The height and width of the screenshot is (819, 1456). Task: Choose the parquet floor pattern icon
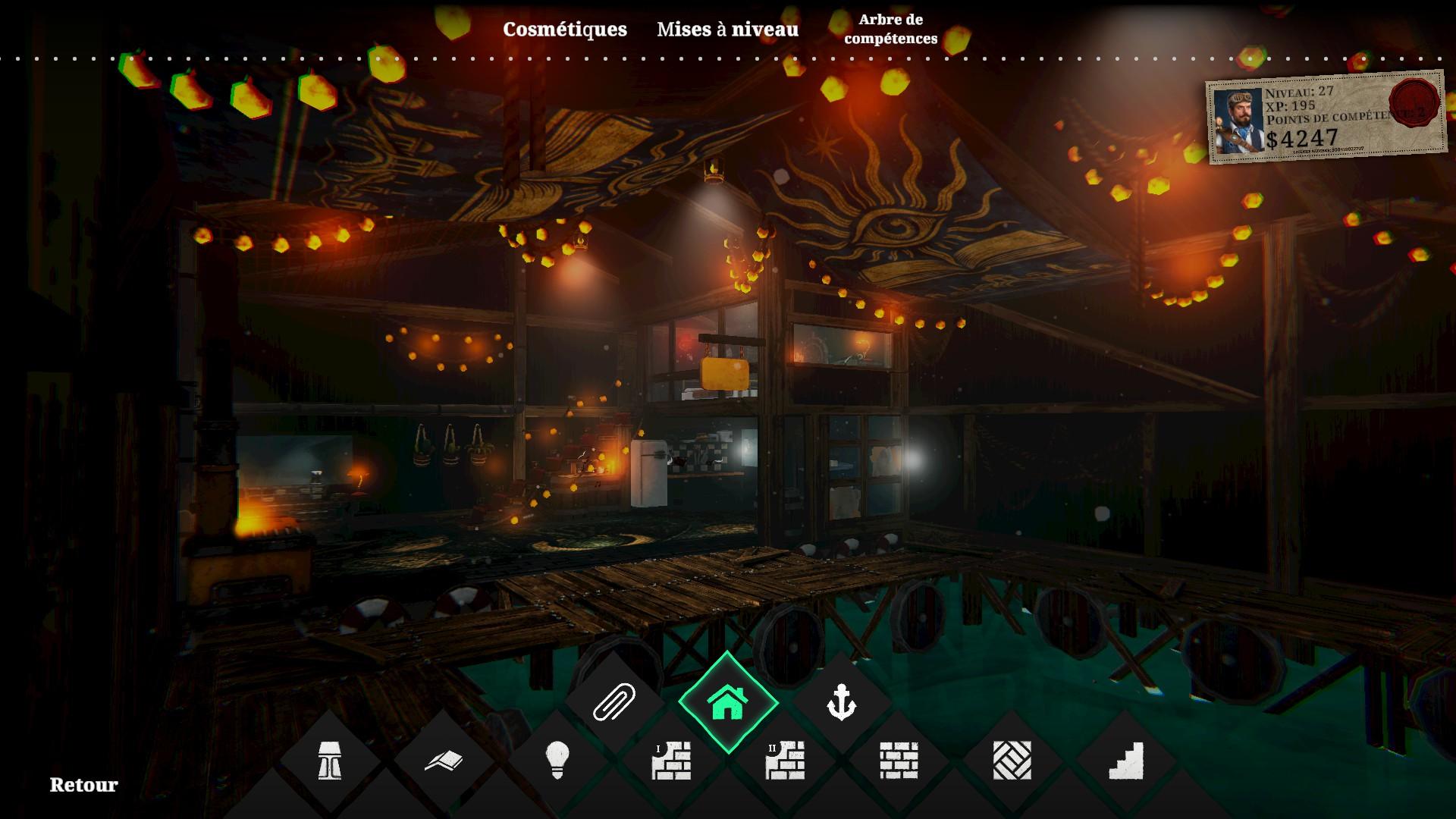[1012, 760]
